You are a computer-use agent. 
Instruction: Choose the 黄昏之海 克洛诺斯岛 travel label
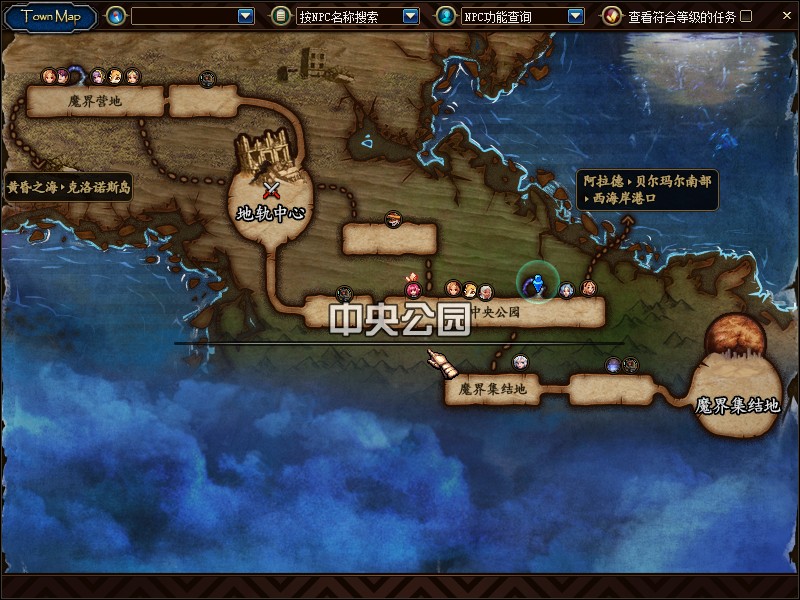click(68, 187)
